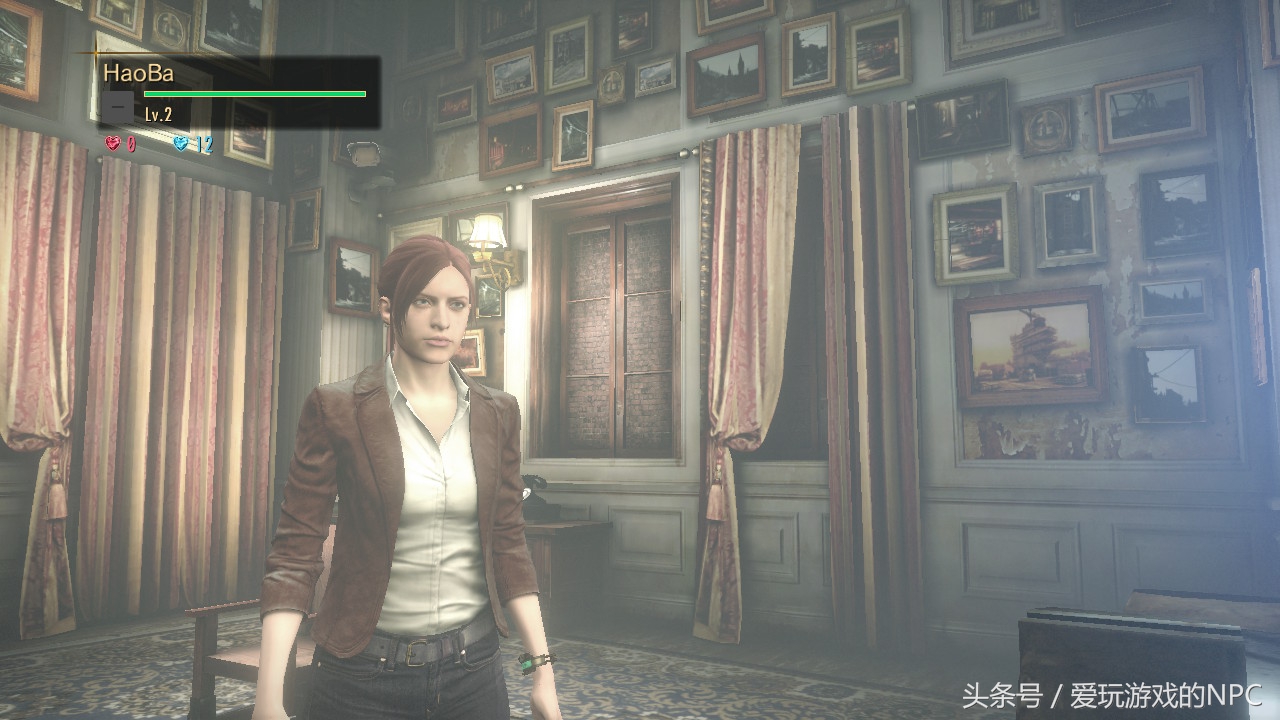
Task: Click the blue heart gem icon
Action: [181, 144]
